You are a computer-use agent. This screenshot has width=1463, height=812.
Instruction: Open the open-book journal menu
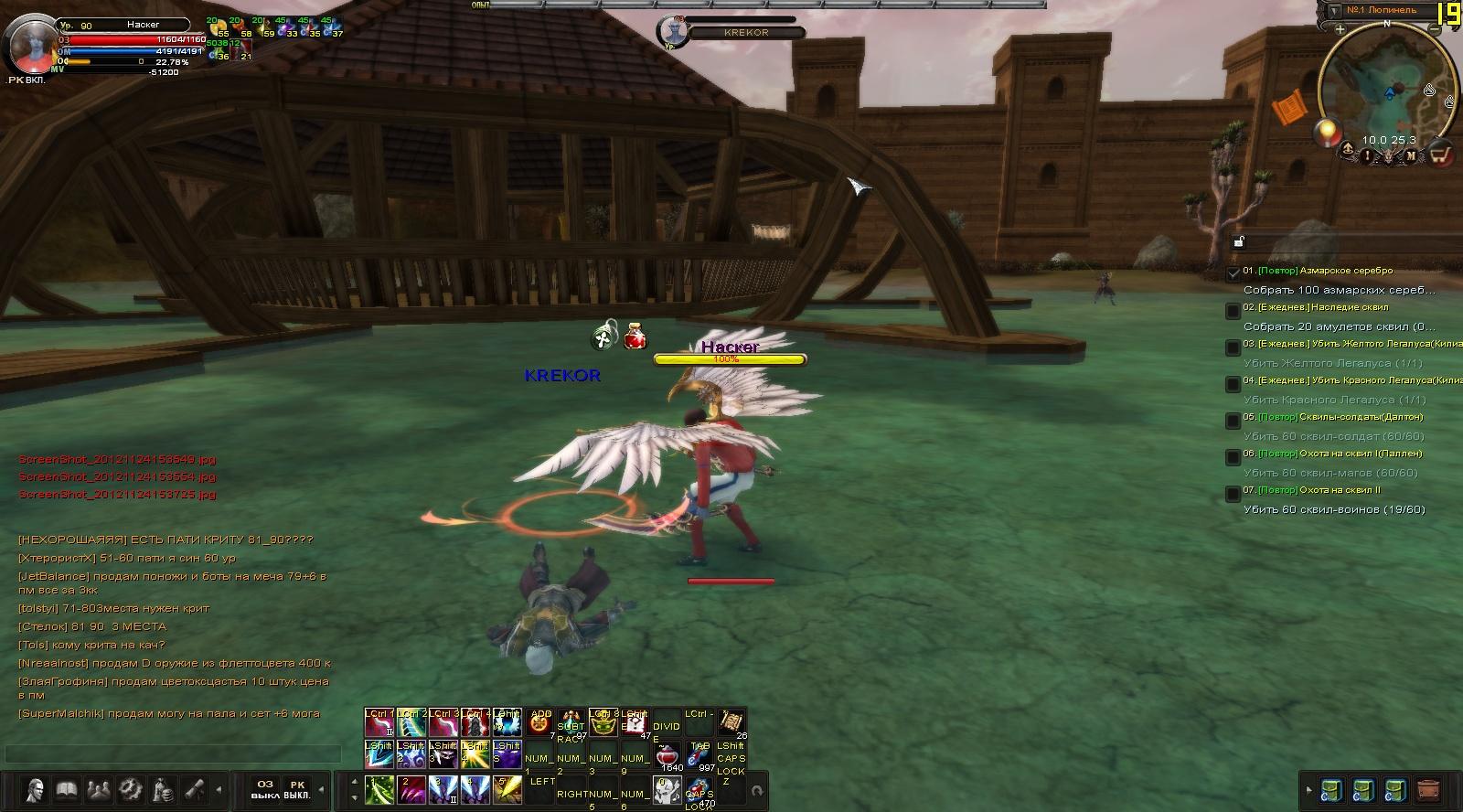point(66,788)
